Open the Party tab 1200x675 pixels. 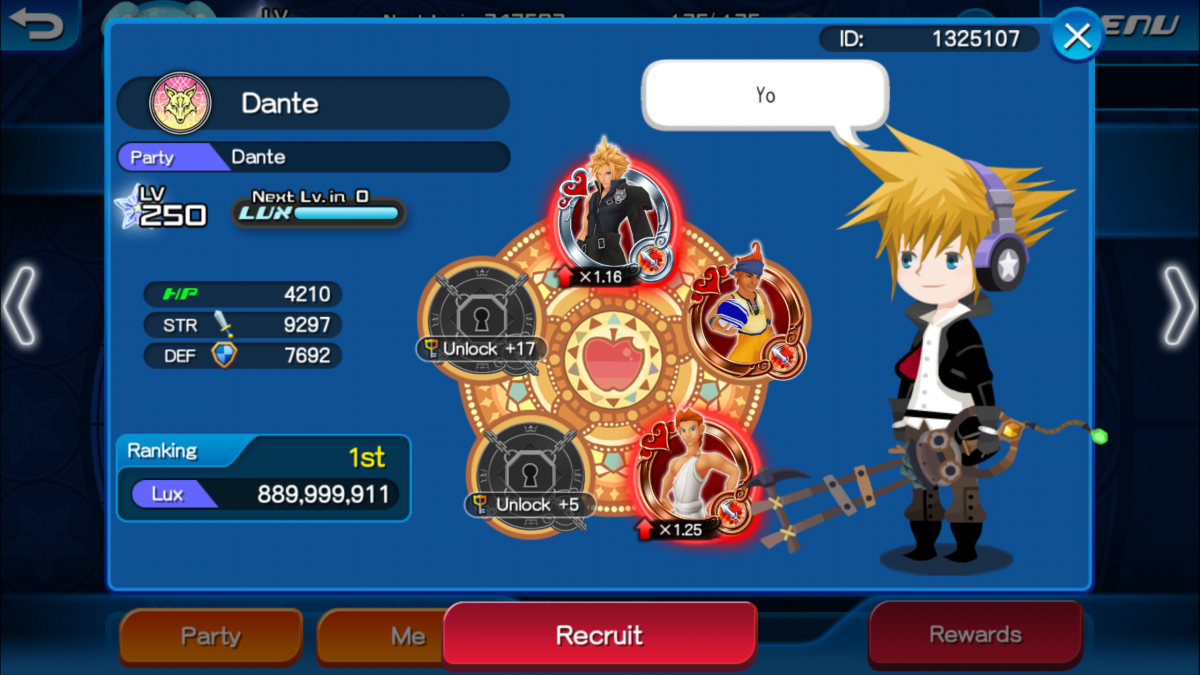tap(211, 636)
